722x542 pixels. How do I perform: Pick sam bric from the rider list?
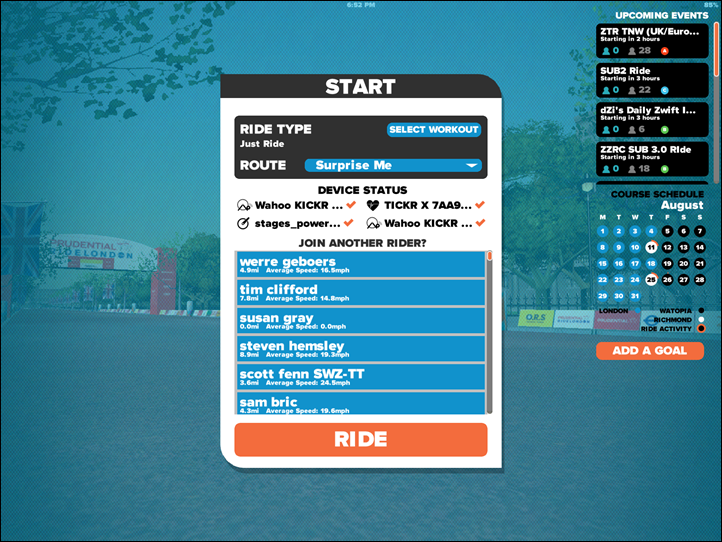pyautogui.click(x=361, y=403)
